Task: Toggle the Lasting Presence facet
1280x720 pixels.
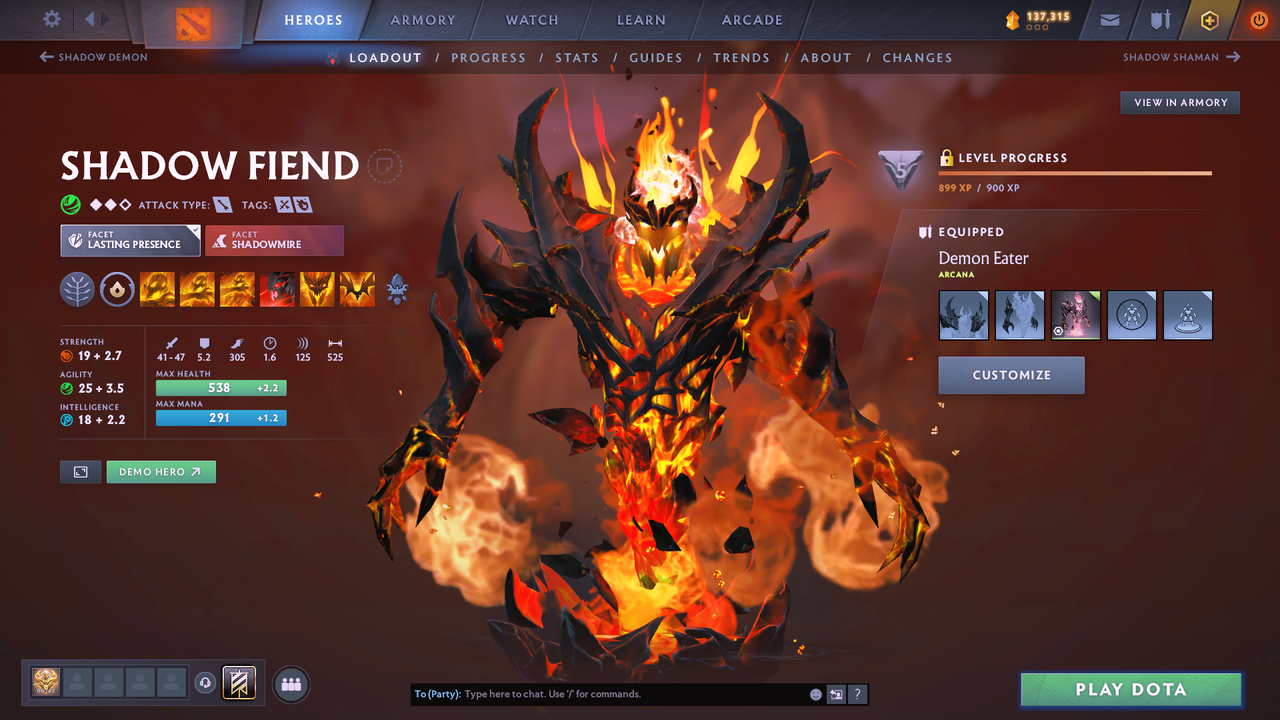Action: pyautogui.click(x=130, y=240)
